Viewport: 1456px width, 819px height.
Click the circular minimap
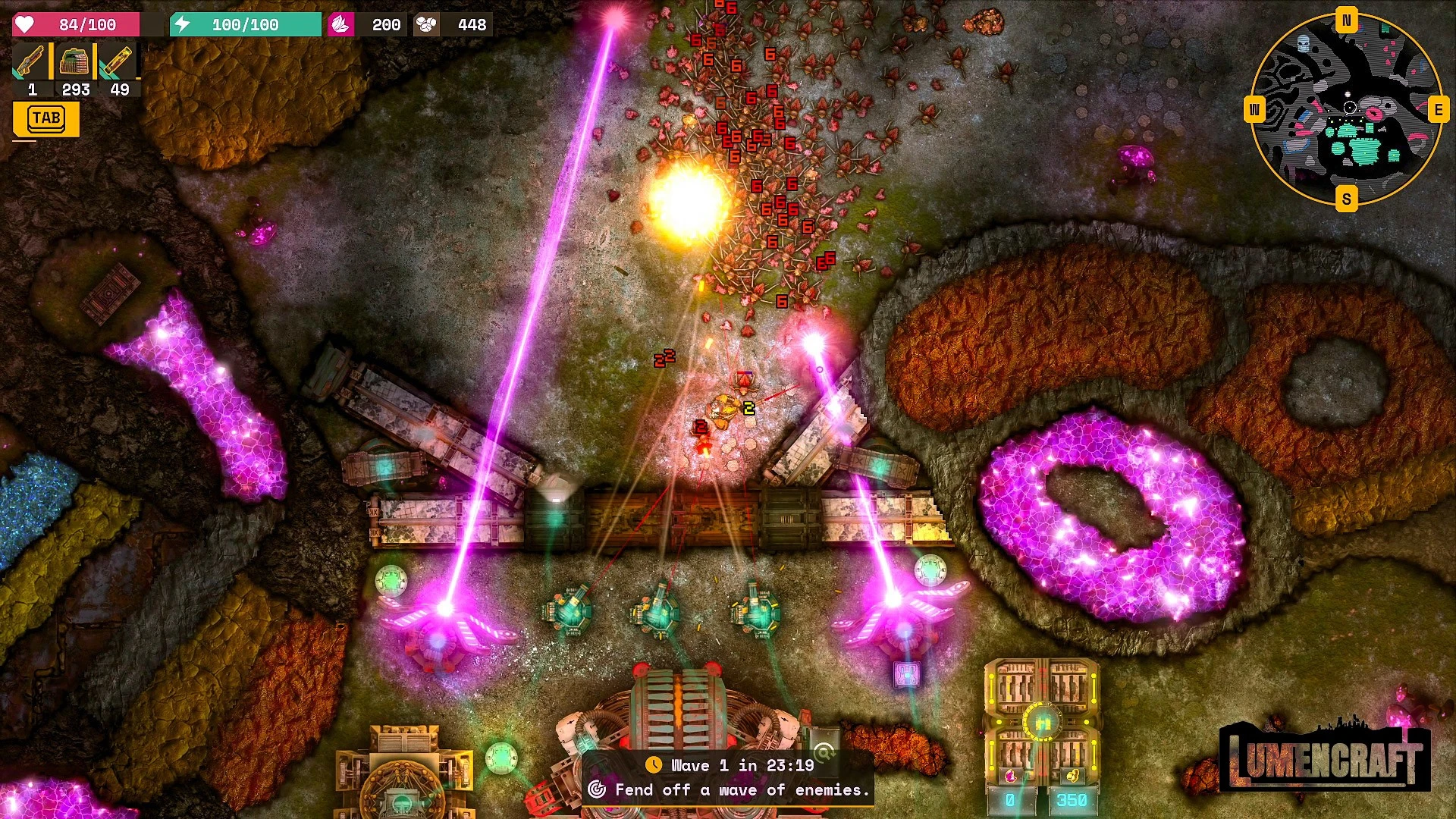tap(1346, 110)
